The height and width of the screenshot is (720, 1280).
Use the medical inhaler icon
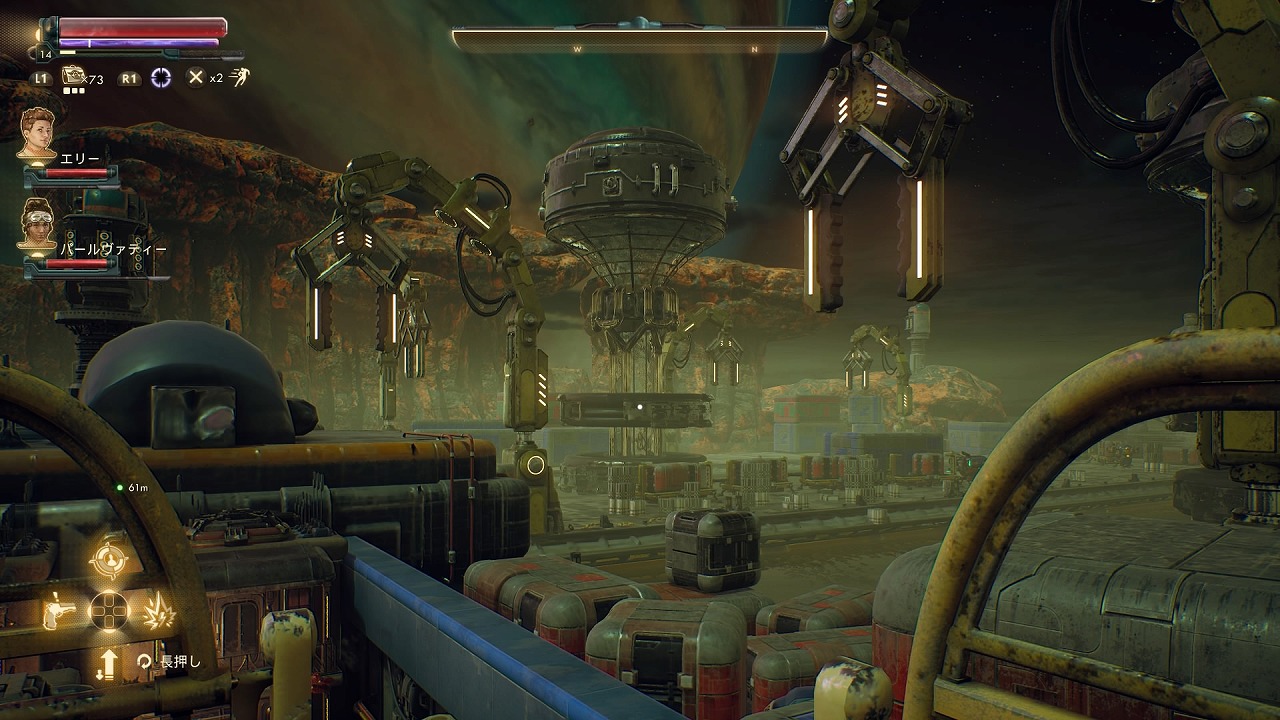click(73, 76)
